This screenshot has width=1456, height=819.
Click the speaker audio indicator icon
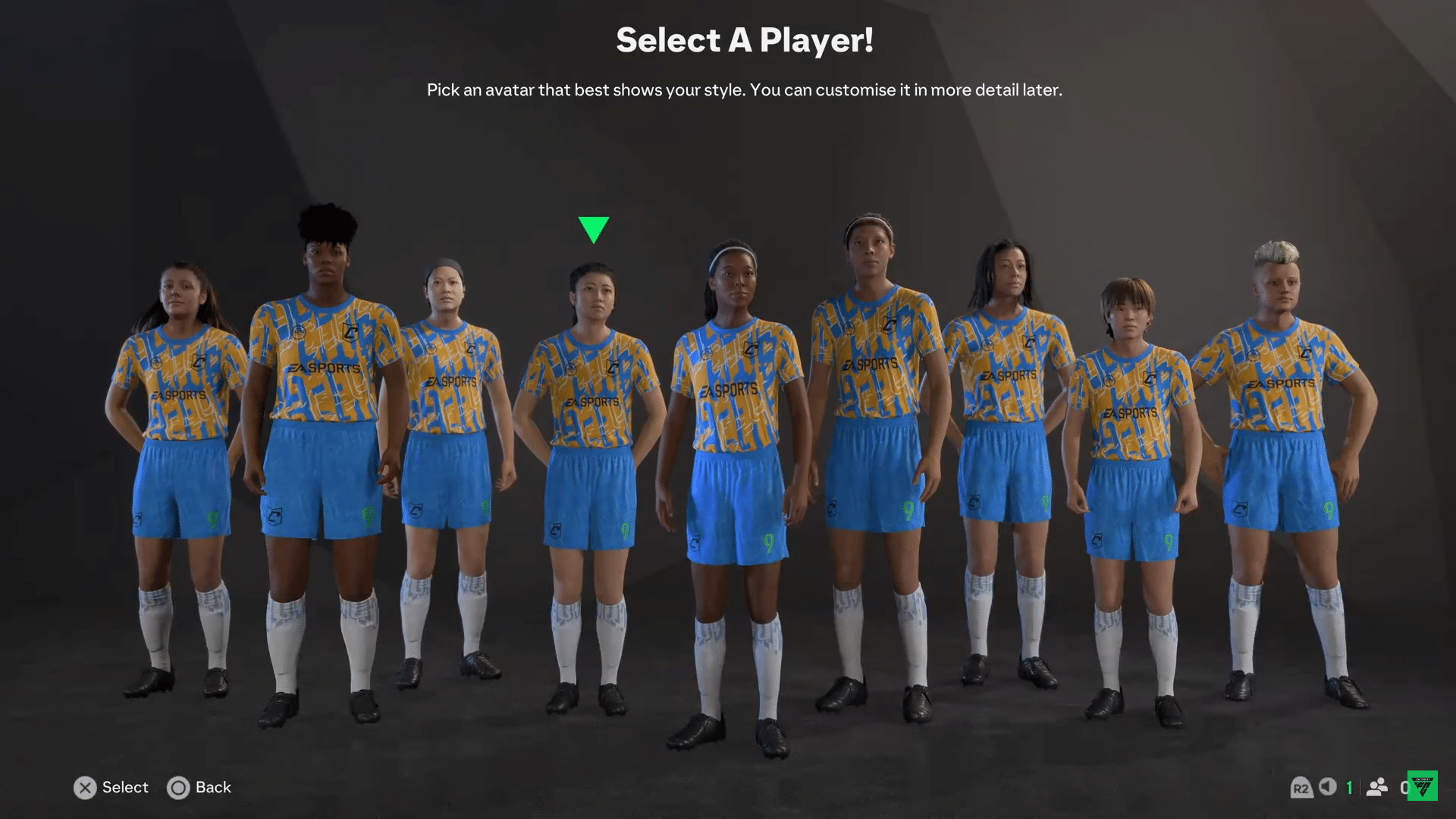point(1329,788)
